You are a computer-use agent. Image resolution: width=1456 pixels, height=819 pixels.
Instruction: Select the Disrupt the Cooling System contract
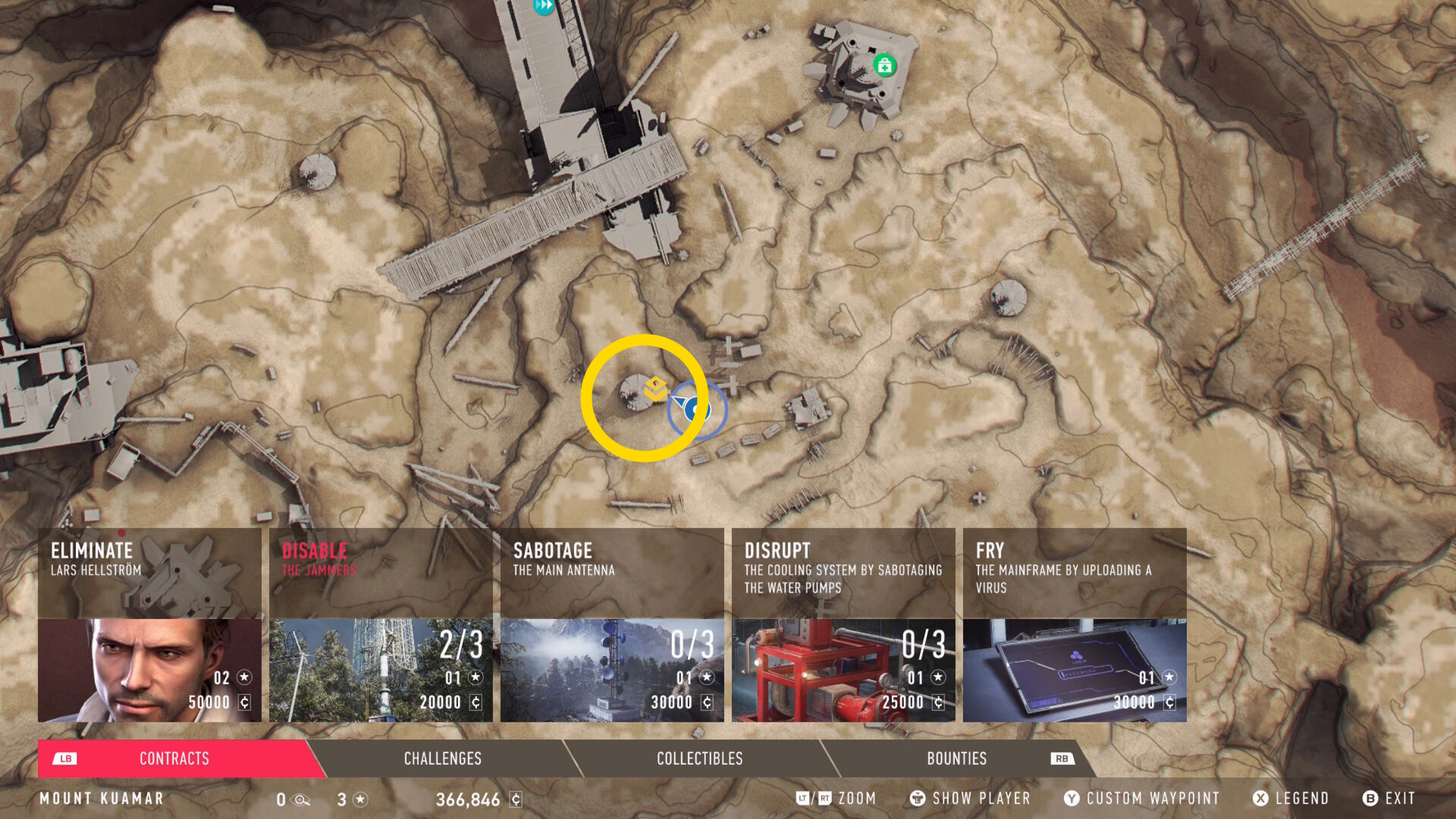tap(843, 625)
